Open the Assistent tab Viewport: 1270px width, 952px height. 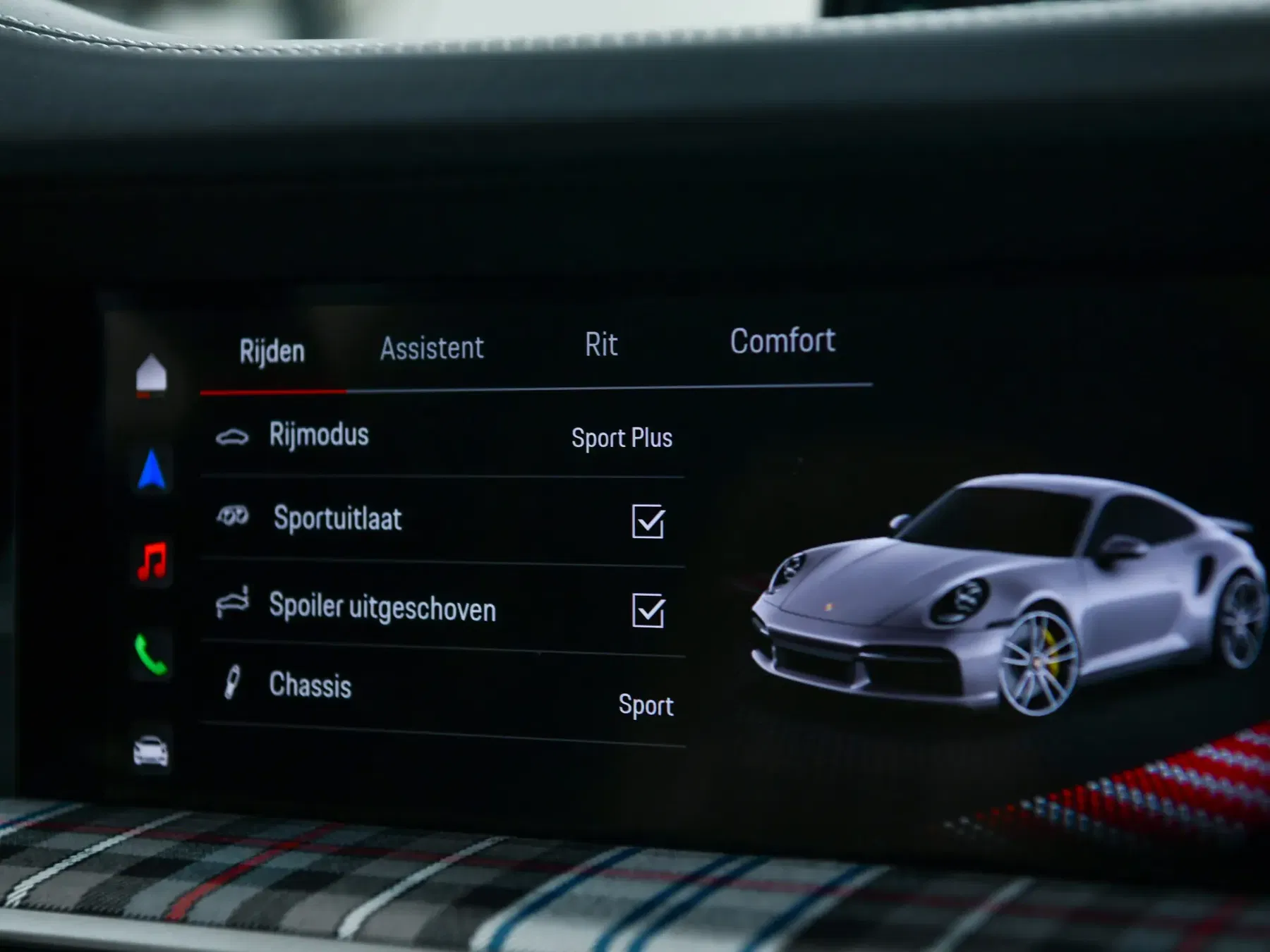click(432, 348)
